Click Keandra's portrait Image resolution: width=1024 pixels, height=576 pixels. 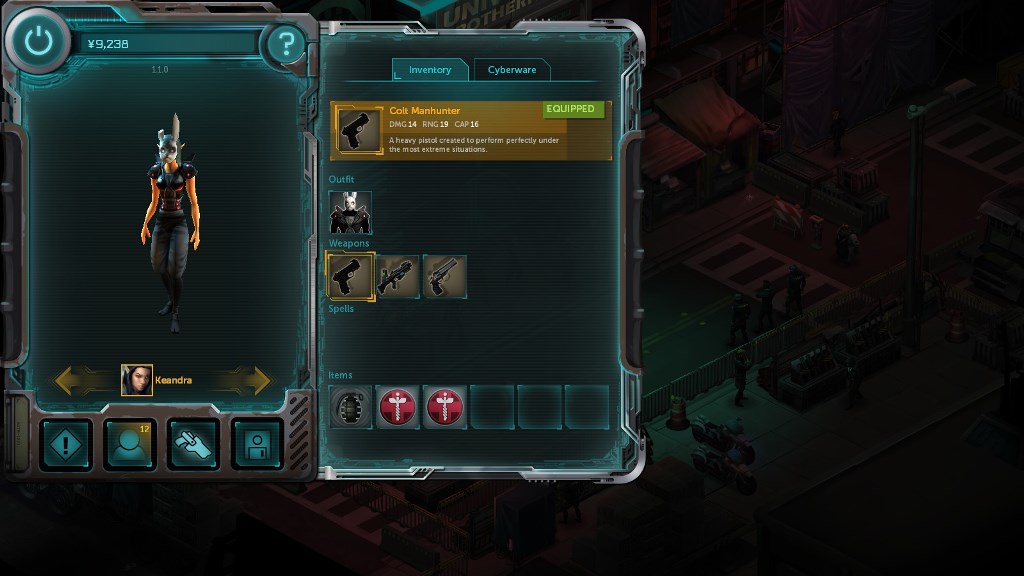pos(137,380)
